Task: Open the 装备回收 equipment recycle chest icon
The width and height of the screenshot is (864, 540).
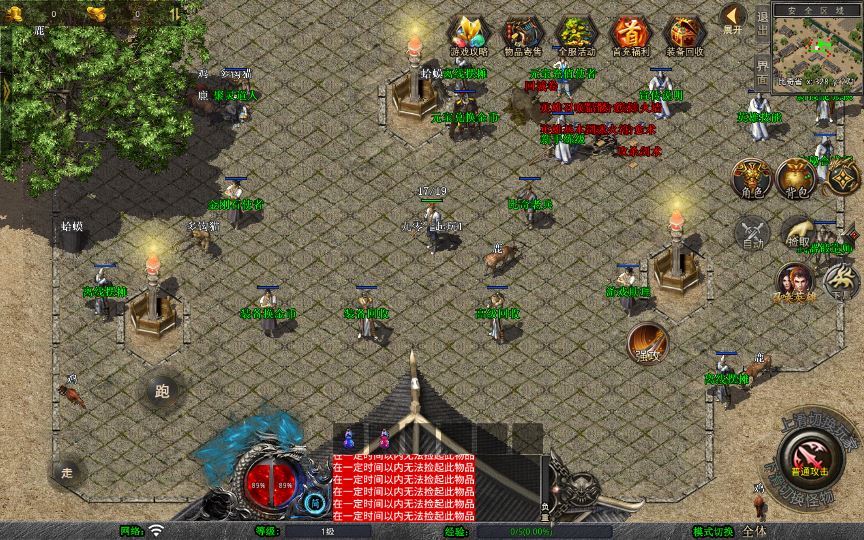Action: point(684,34)
